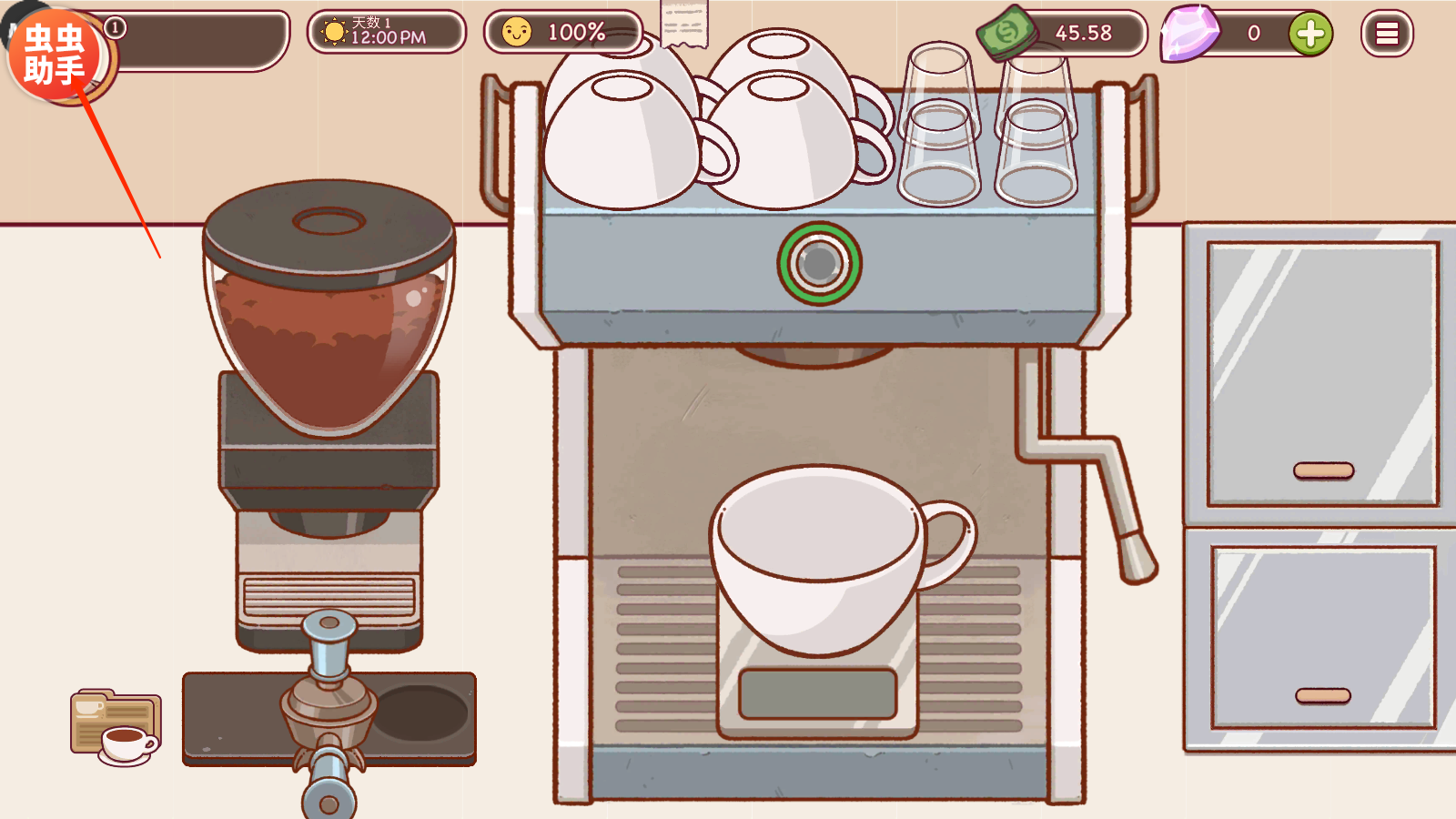Open the player level profile bar
Image resolution: width=1456 pixels, height=819 pixels.
coord(200,40)
